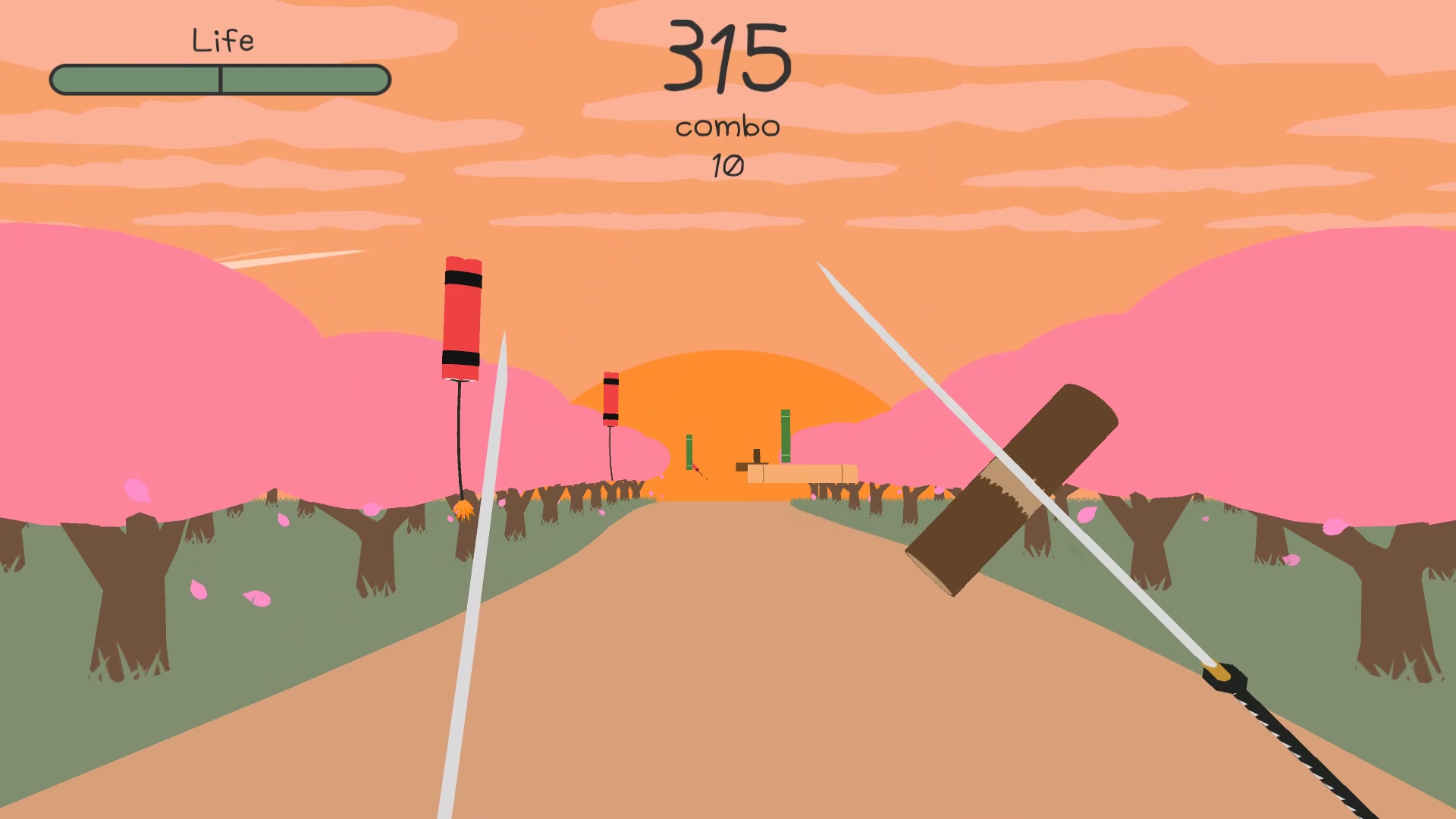The image size is (1456, 819).
Task: Click the combo counter showing 10
Action: tap(728, 163)
